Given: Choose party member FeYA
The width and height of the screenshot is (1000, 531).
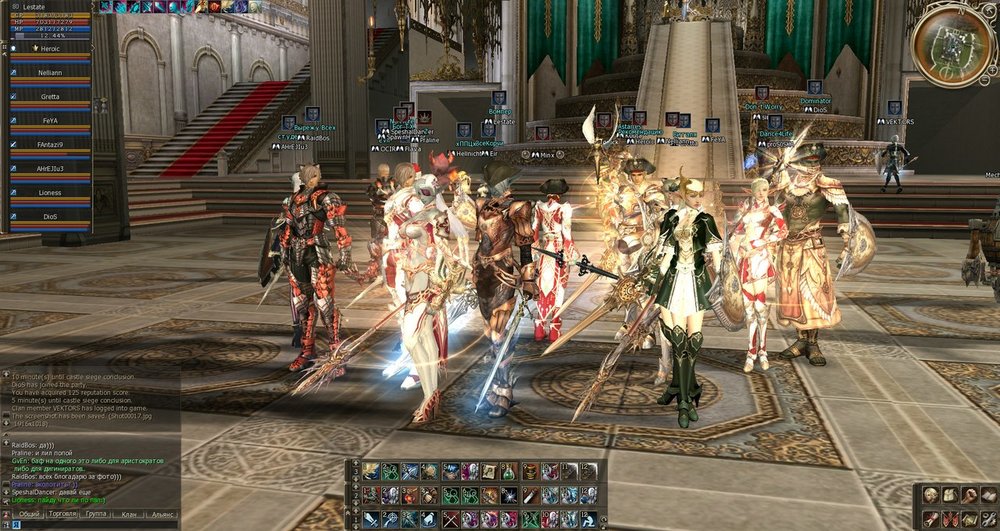Looking at the screenshot, I should [50, 120].
